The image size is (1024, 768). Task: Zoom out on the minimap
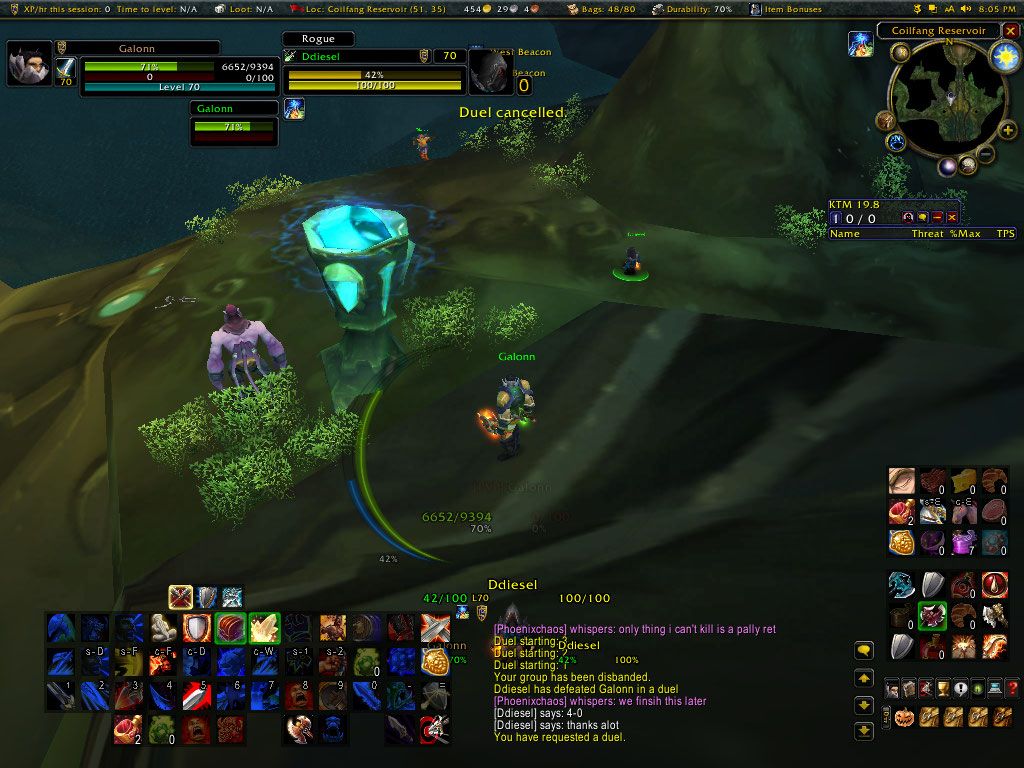click(x=985, y=155)
